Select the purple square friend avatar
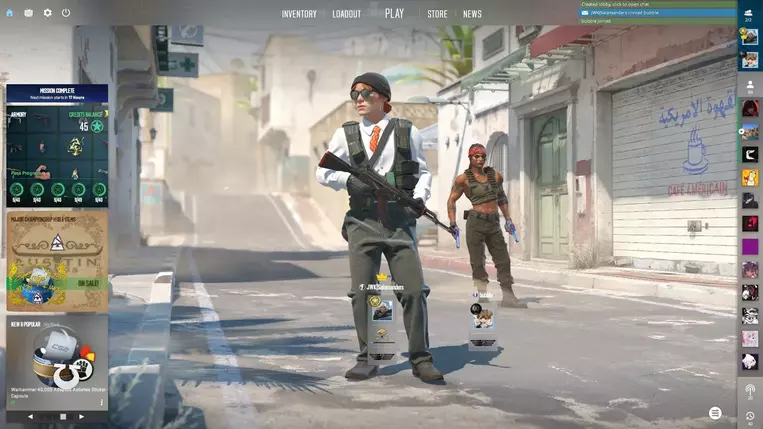The image size is (763, 429). (x=750, y=246)
